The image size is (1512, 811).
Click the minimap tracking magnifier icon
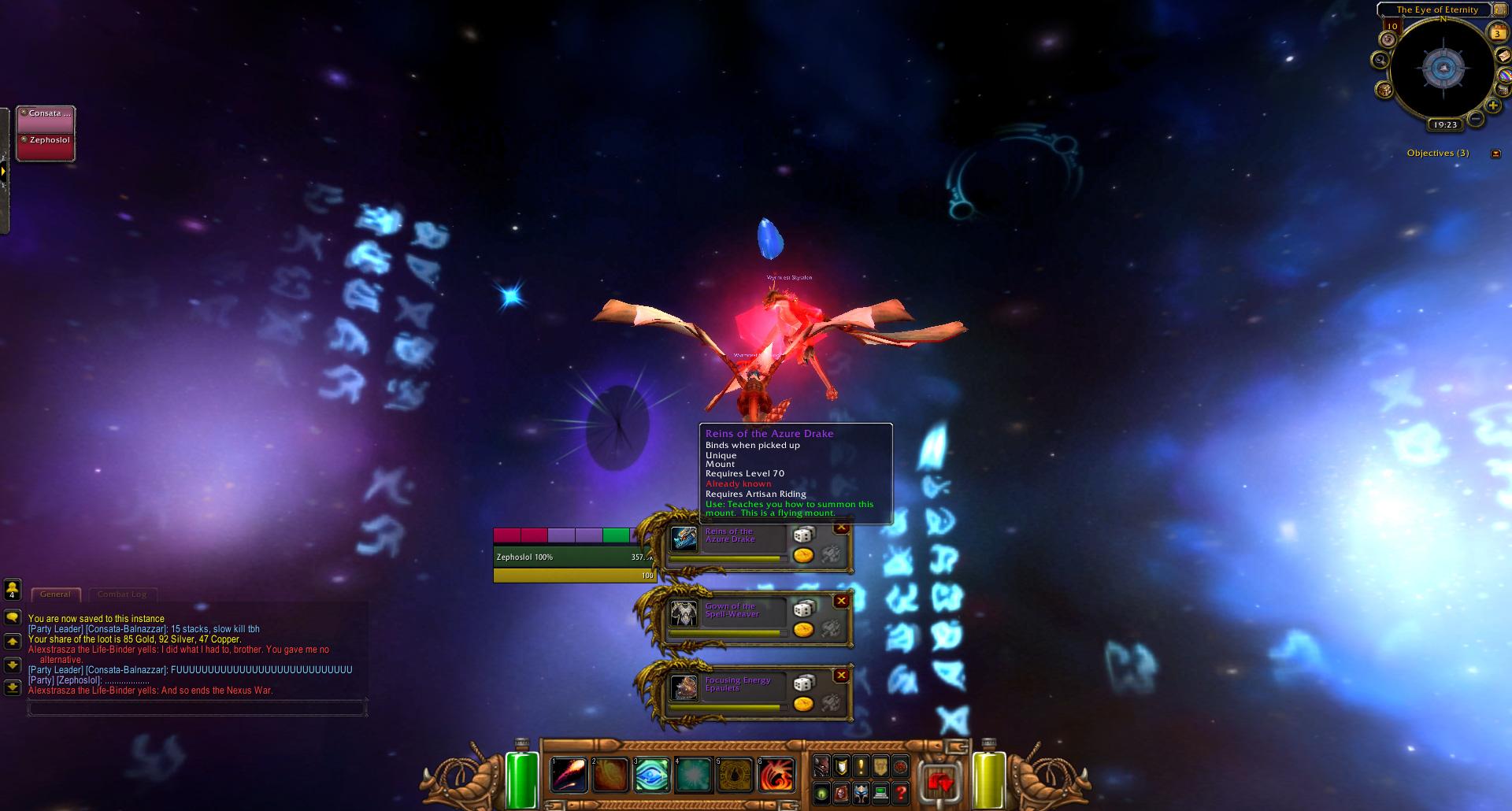(1380, 60)
